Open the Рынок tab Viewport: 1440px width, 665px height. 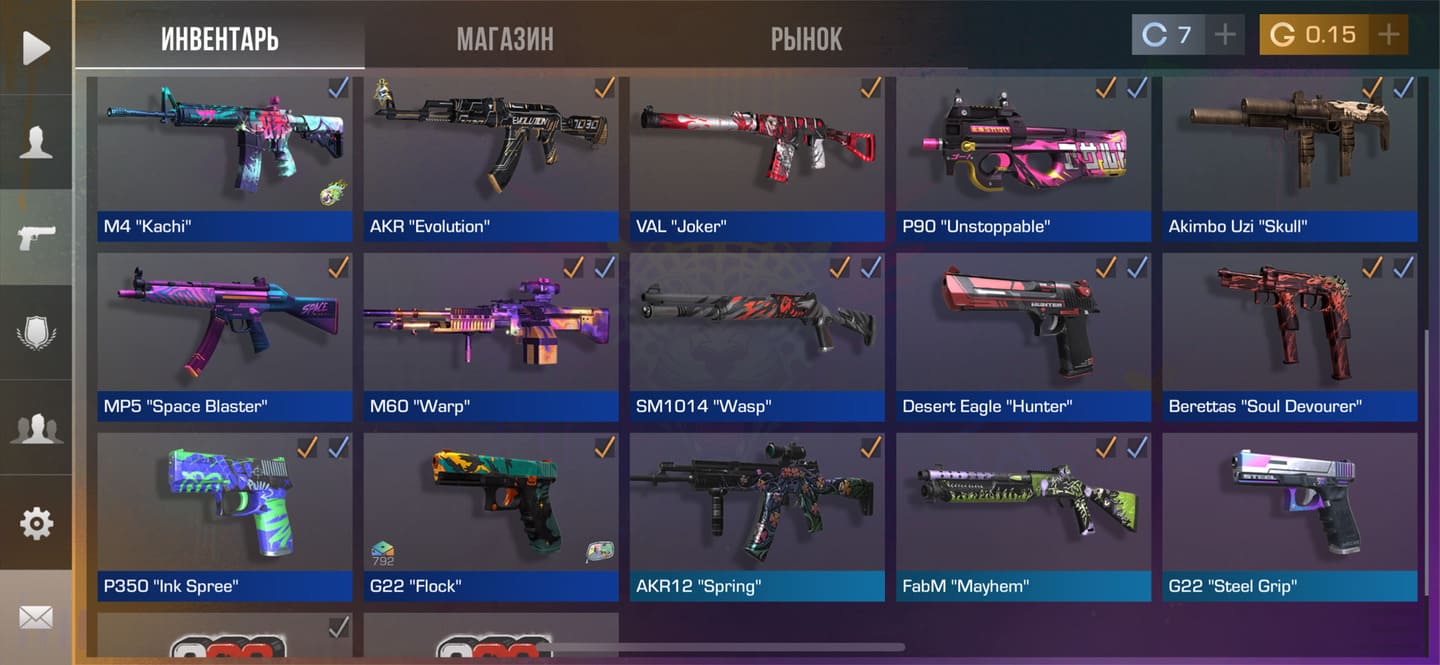click(806, 39)
